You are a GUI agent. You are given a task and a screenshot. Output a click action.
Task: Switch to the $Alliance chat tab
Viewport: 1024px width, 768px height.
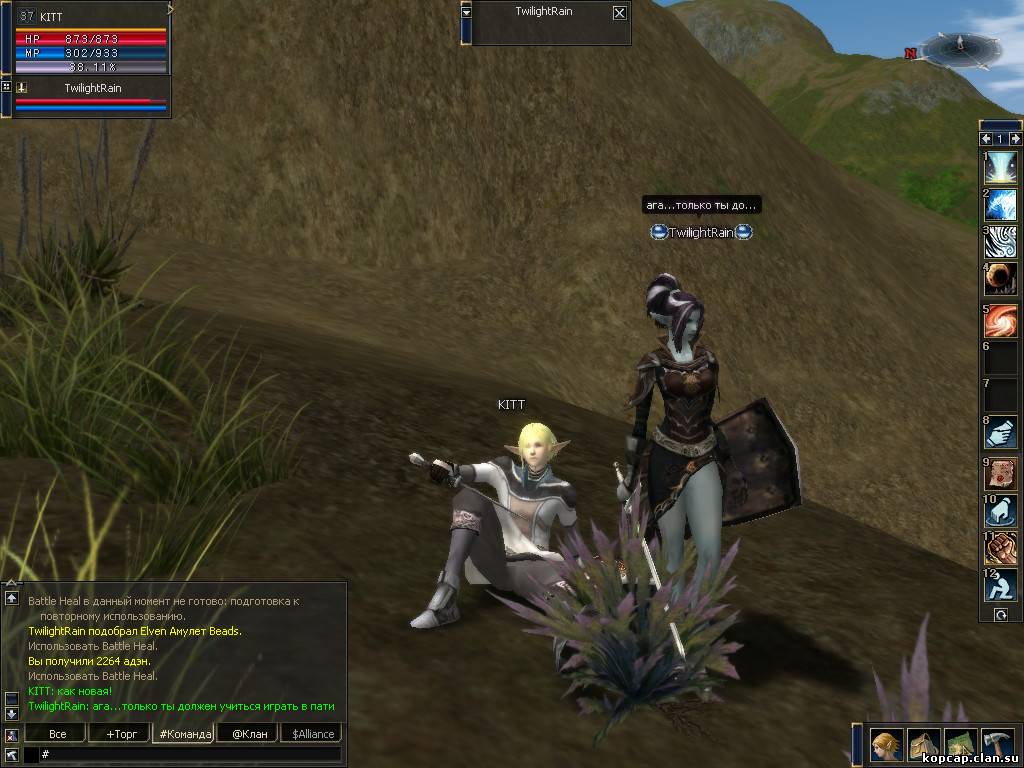313,734
